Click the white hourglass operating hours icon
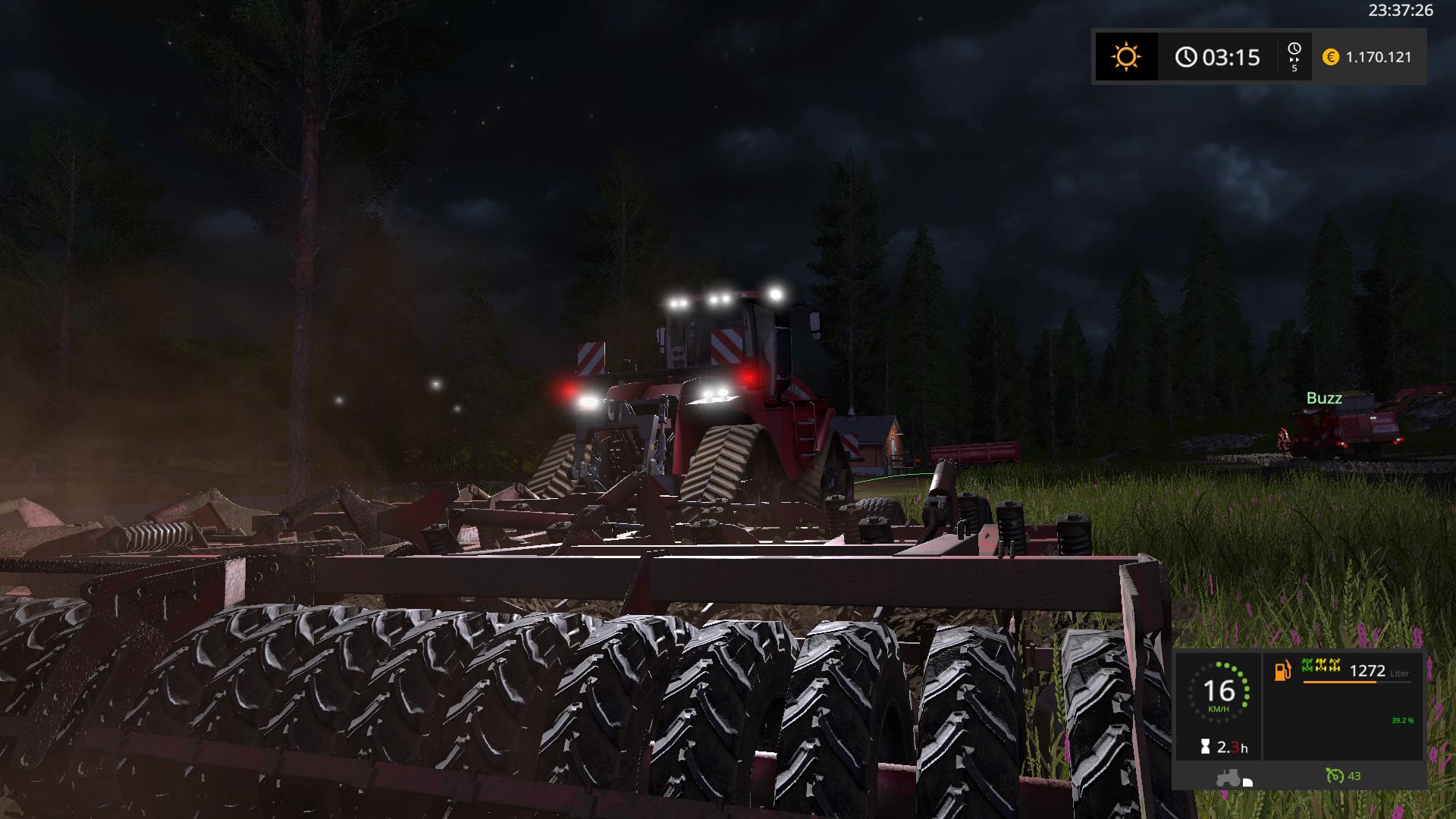This screenshot has width=1456, height=819. [x=1205, y=748]
